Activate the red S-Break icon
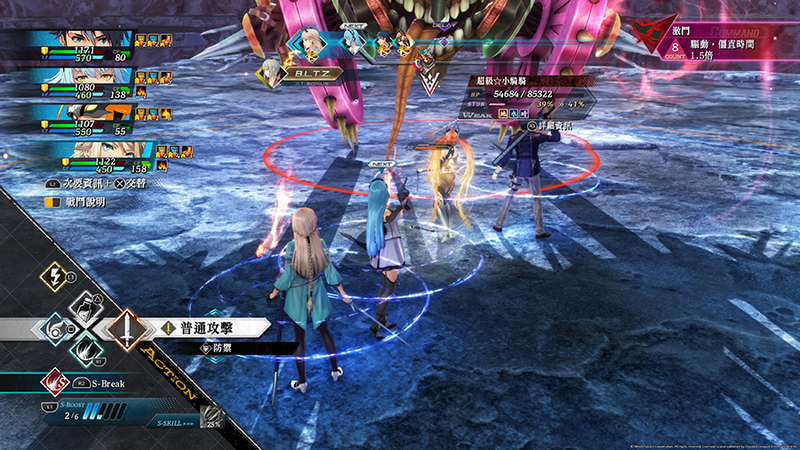Image resolution: width=800 pixels, height=450 pixels. [x=52, y=380]
